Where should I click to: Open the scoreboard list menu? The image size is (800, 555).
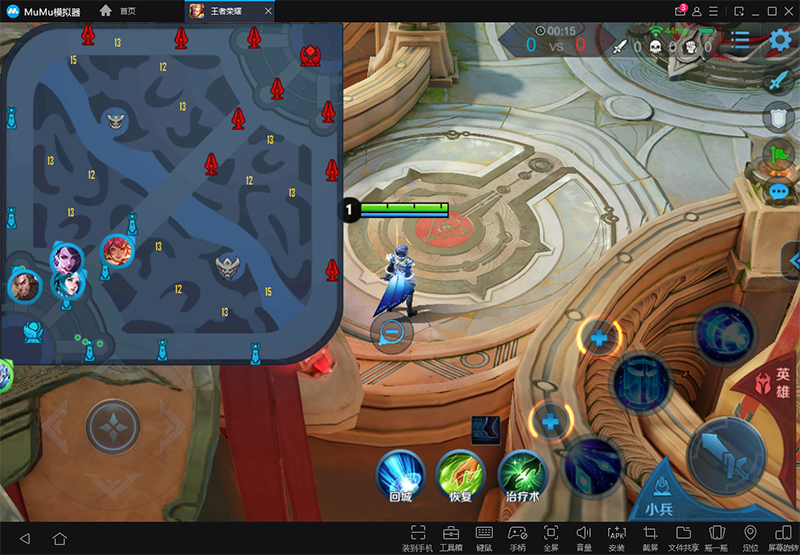tap(740, 42)
